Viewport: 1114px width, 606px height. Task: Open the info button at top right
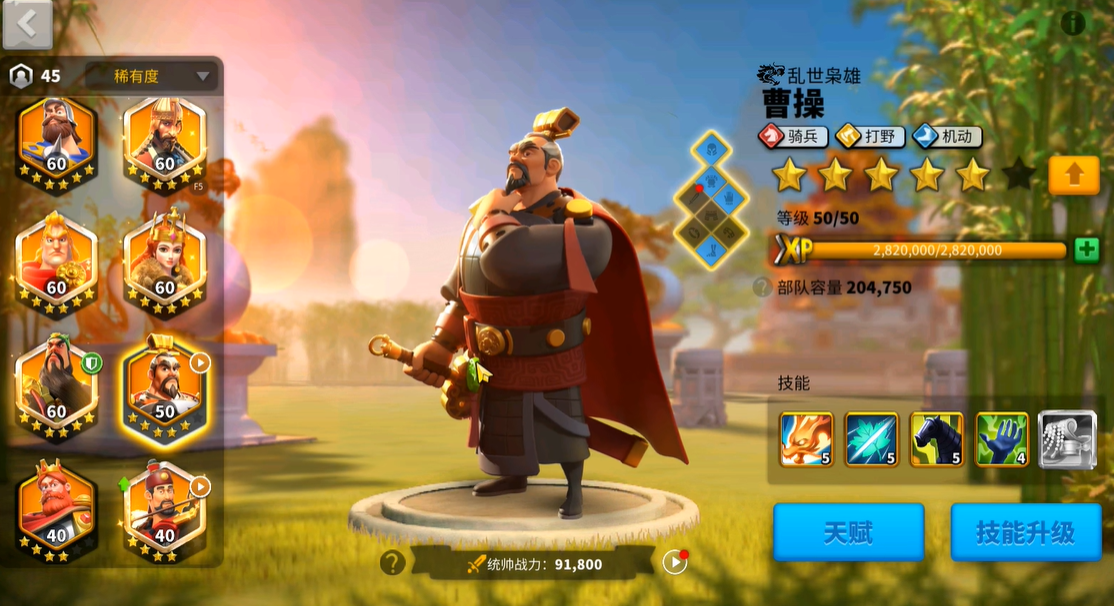(1073, 23)
